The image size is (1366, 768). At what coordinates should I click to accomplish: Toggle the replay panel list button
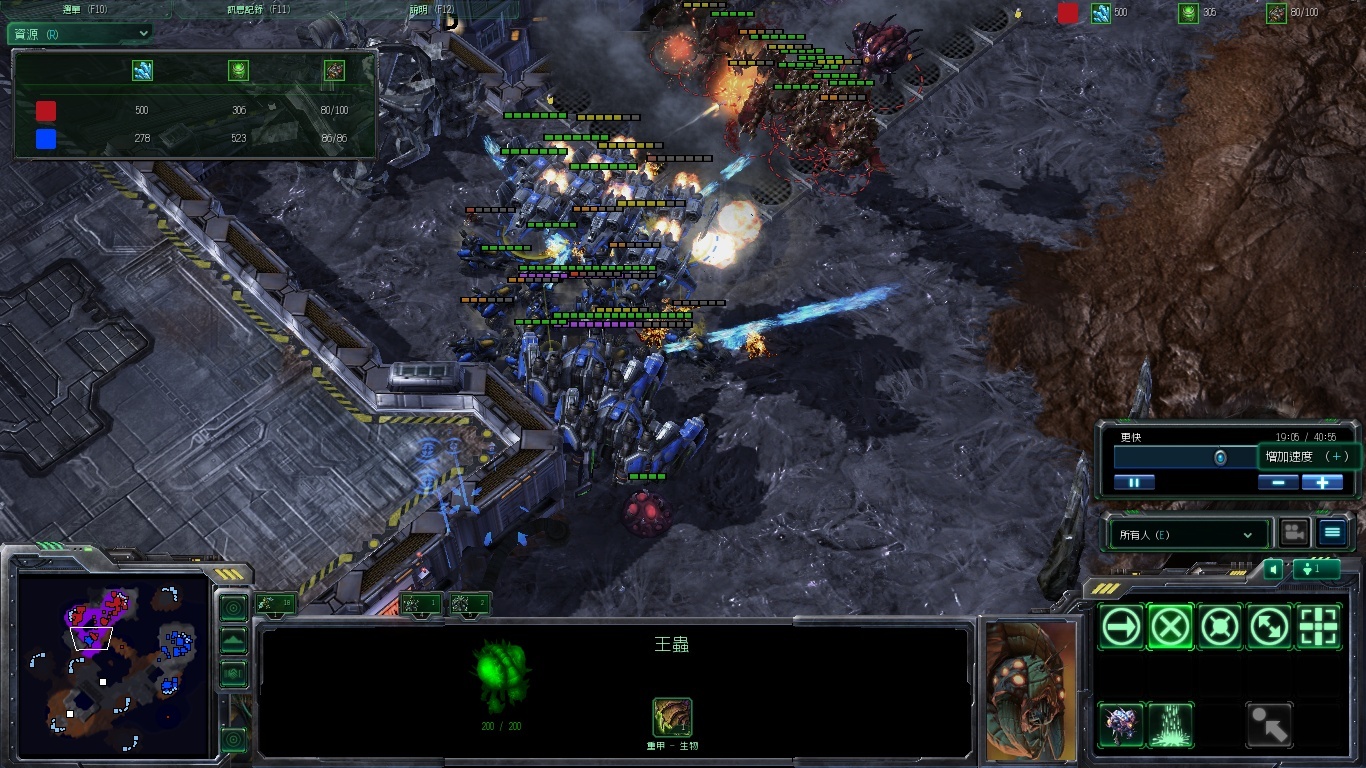1332,533
